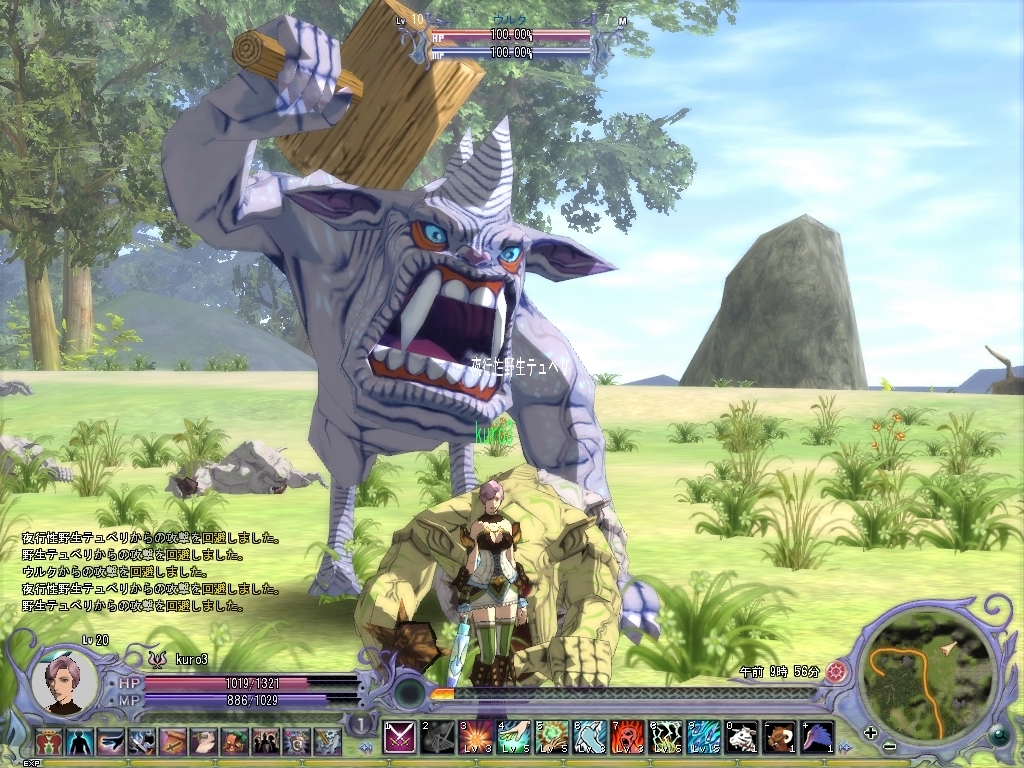Viewport: 1024px width, 768px height.
Task: Zoom in the minimap with plus button
Action: (x=871, y=732)
